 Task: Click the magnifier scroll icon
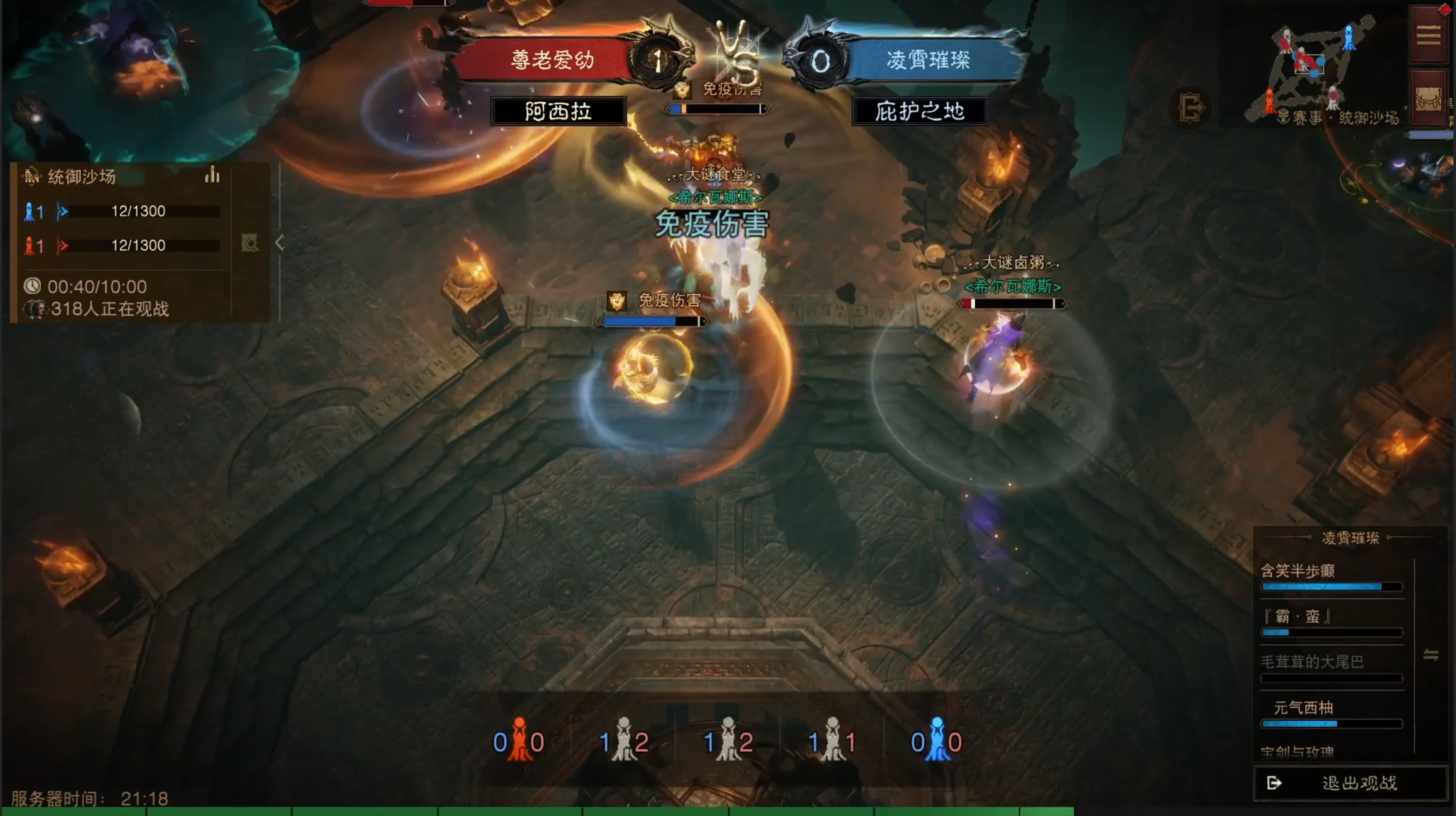coord(250,243)
